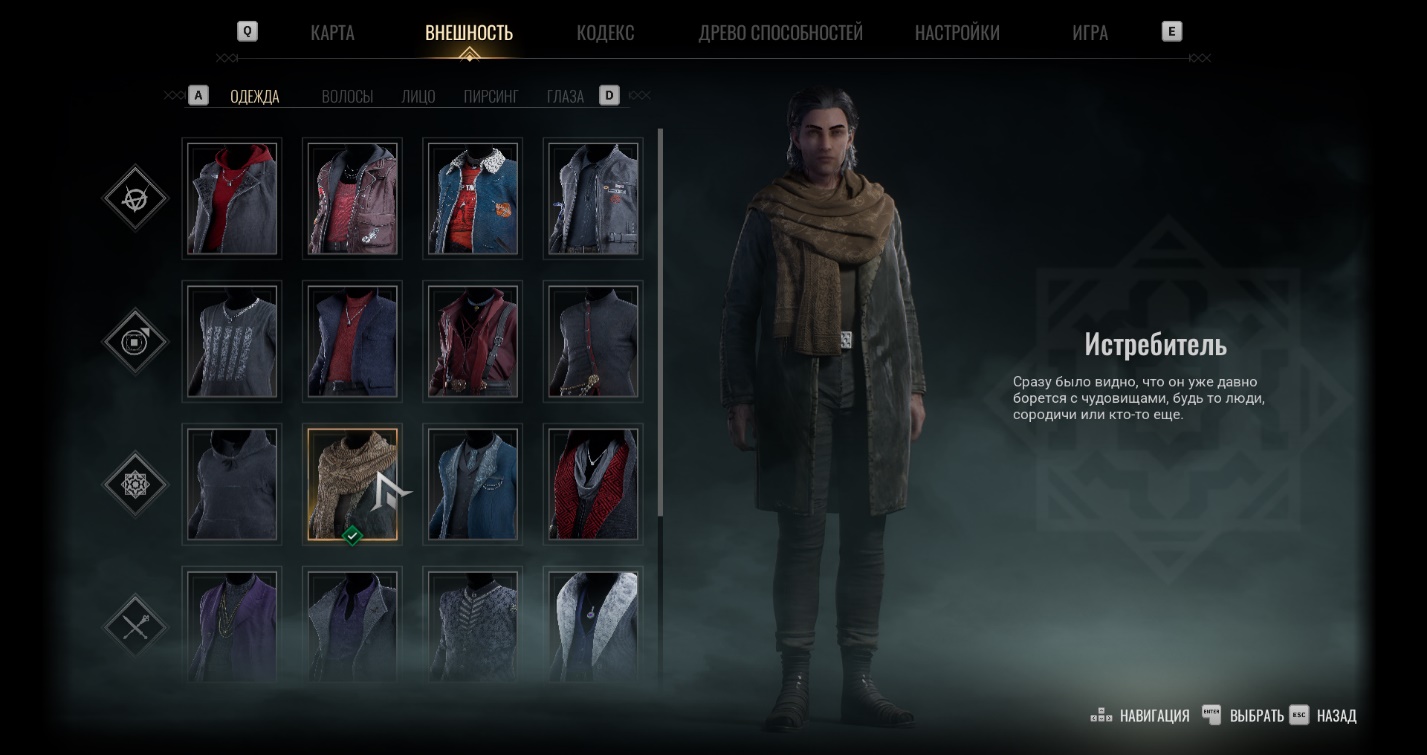Open the Карта tab
The height and width of the screenshot is (755, 1427).
point(332,33)
